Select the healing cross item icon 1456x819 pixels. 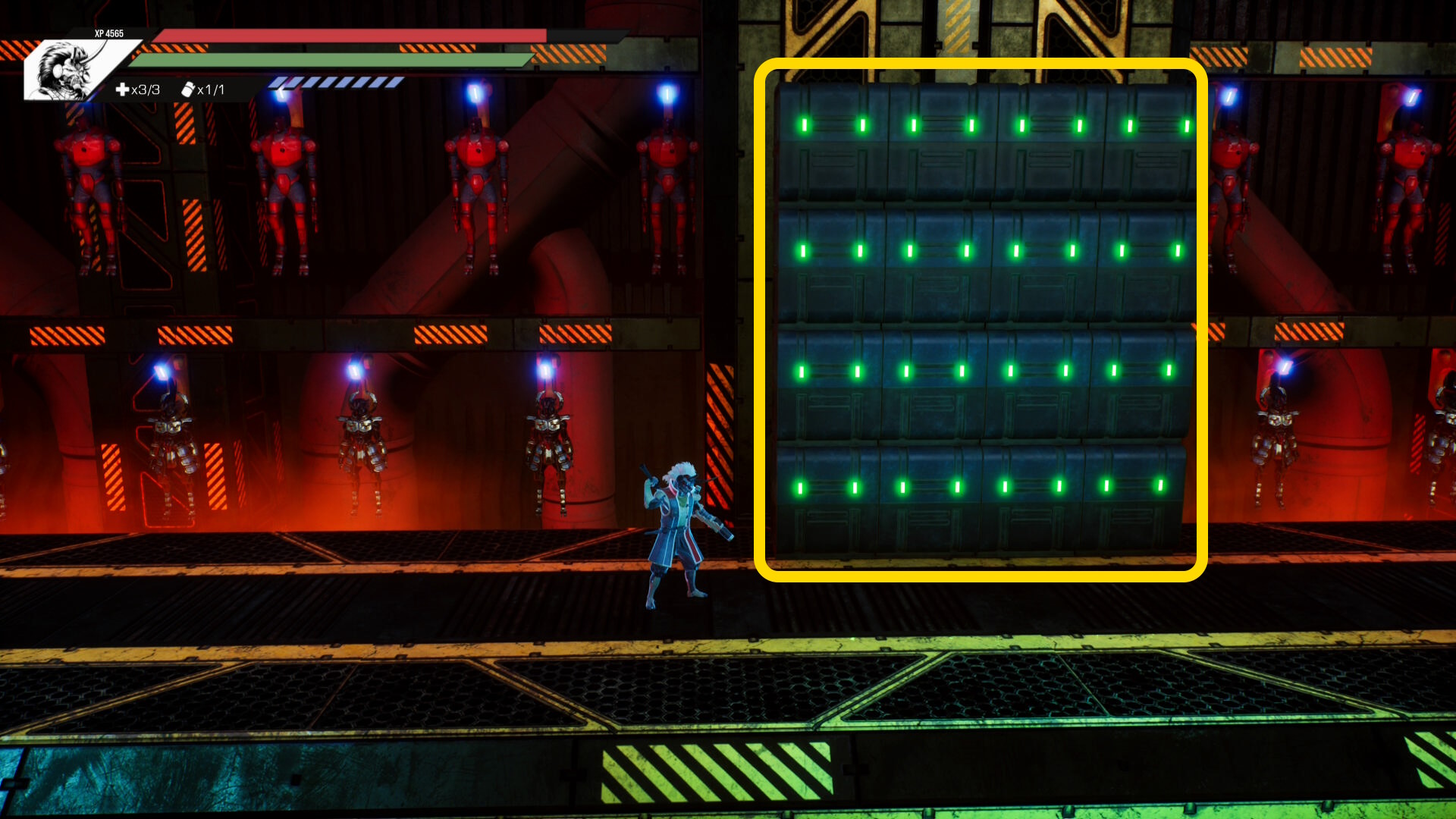click(x=122, y=90)
